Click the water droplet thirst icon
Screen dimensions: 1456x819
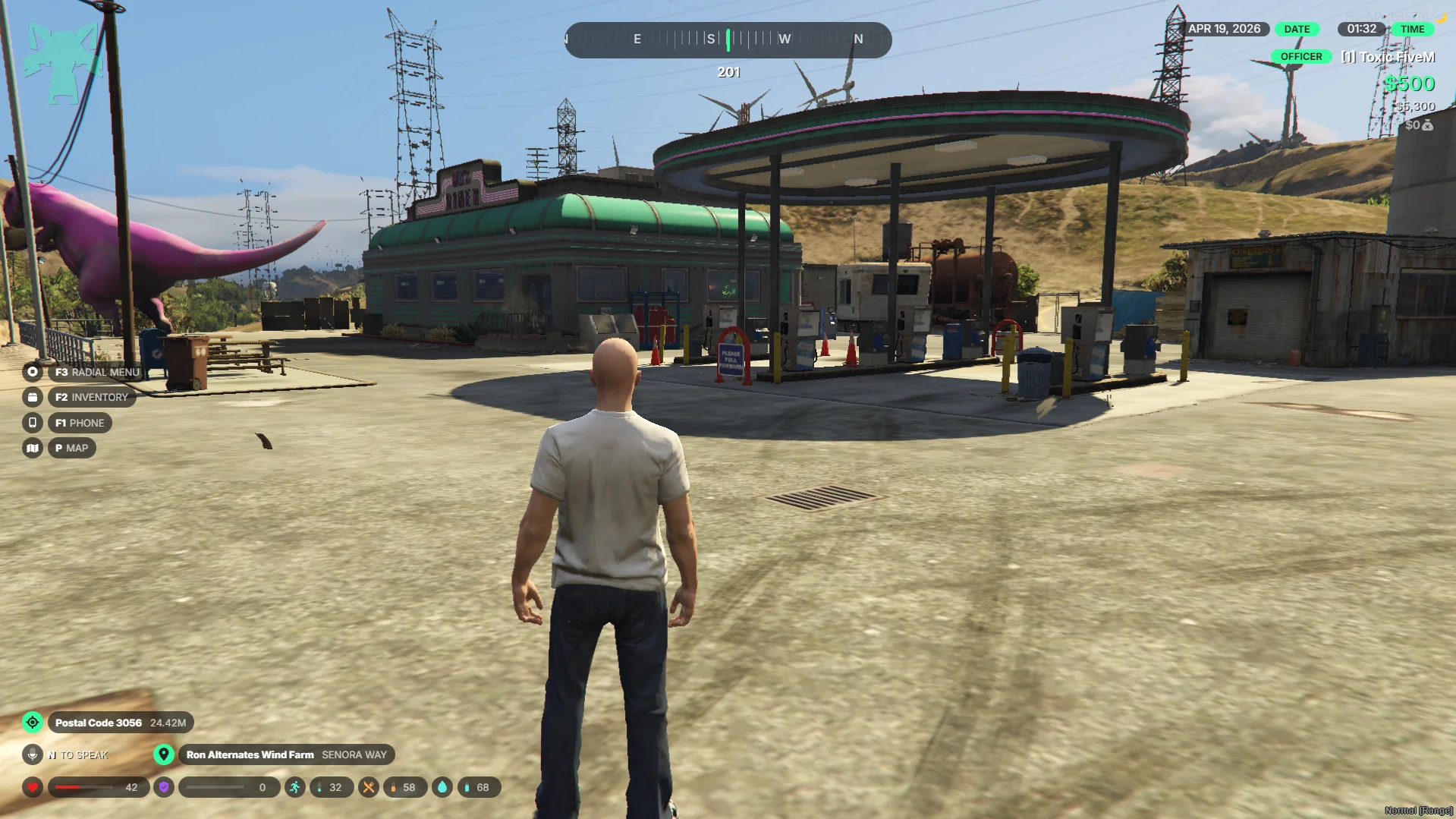coord(442,787)
